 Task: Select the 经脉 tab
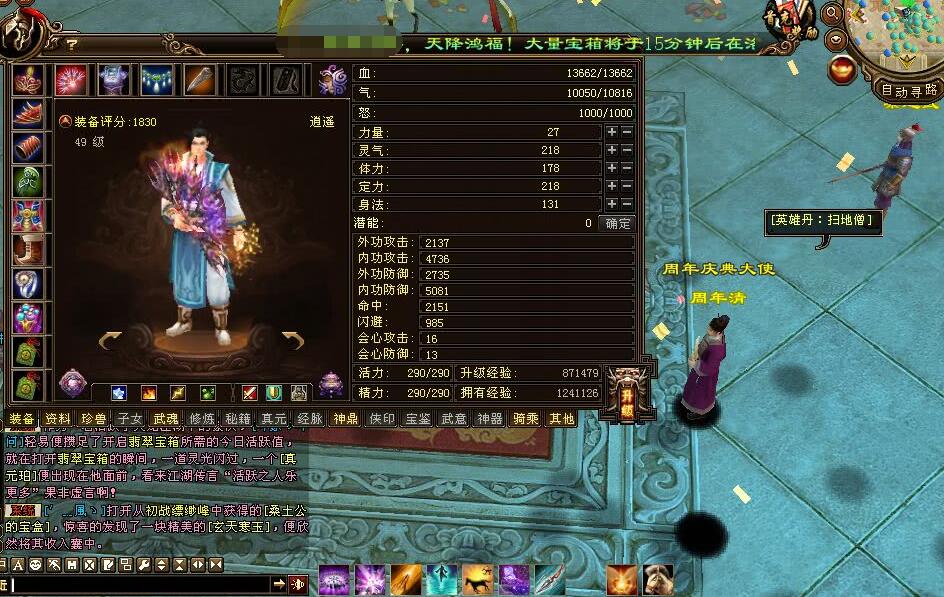310,419
